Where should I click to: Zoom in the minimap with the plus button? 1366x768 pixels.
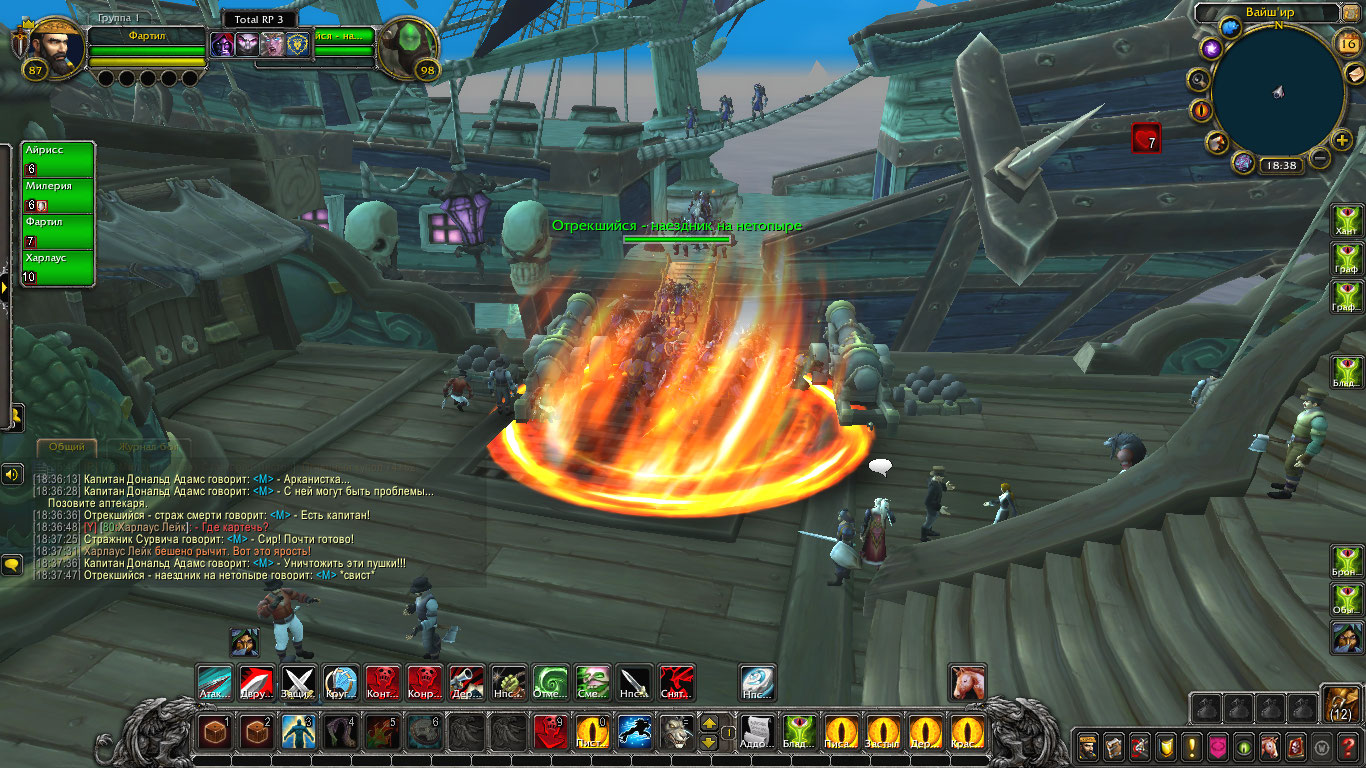(1342, 141)
